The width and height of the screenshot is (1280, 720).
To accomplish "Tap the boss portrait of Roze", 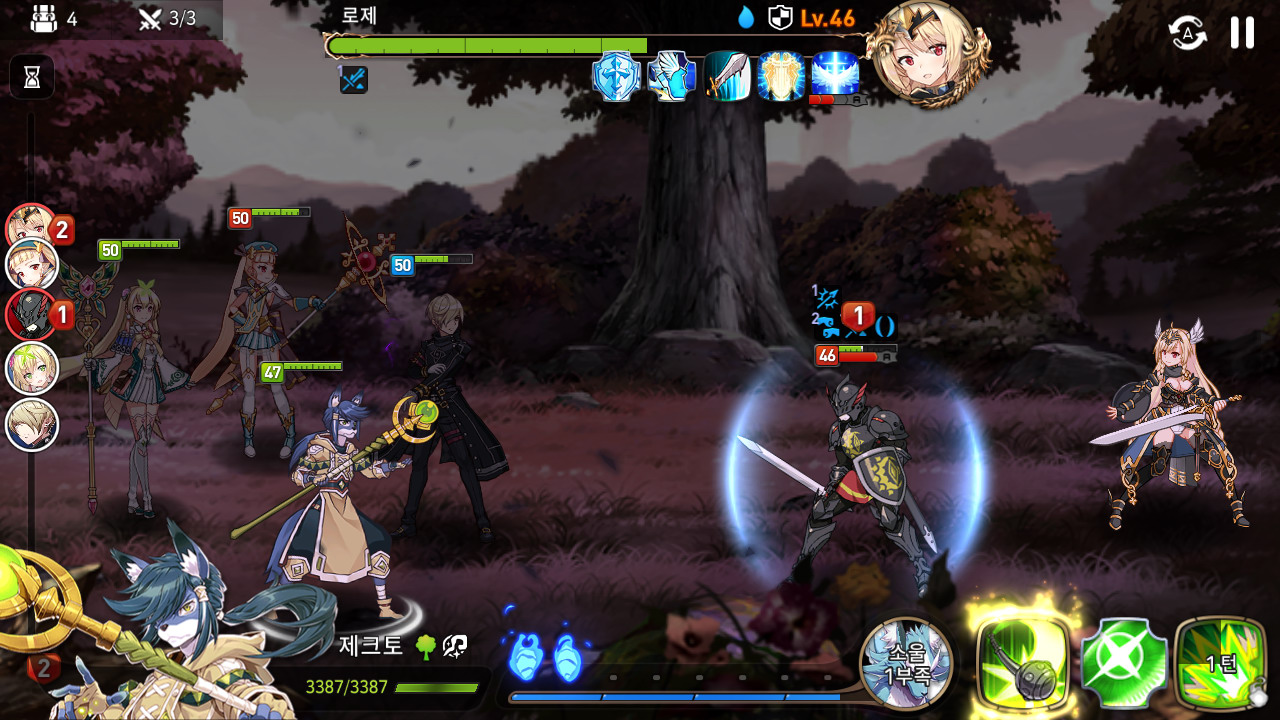I will pyautogui.click(x=927, y=52).
